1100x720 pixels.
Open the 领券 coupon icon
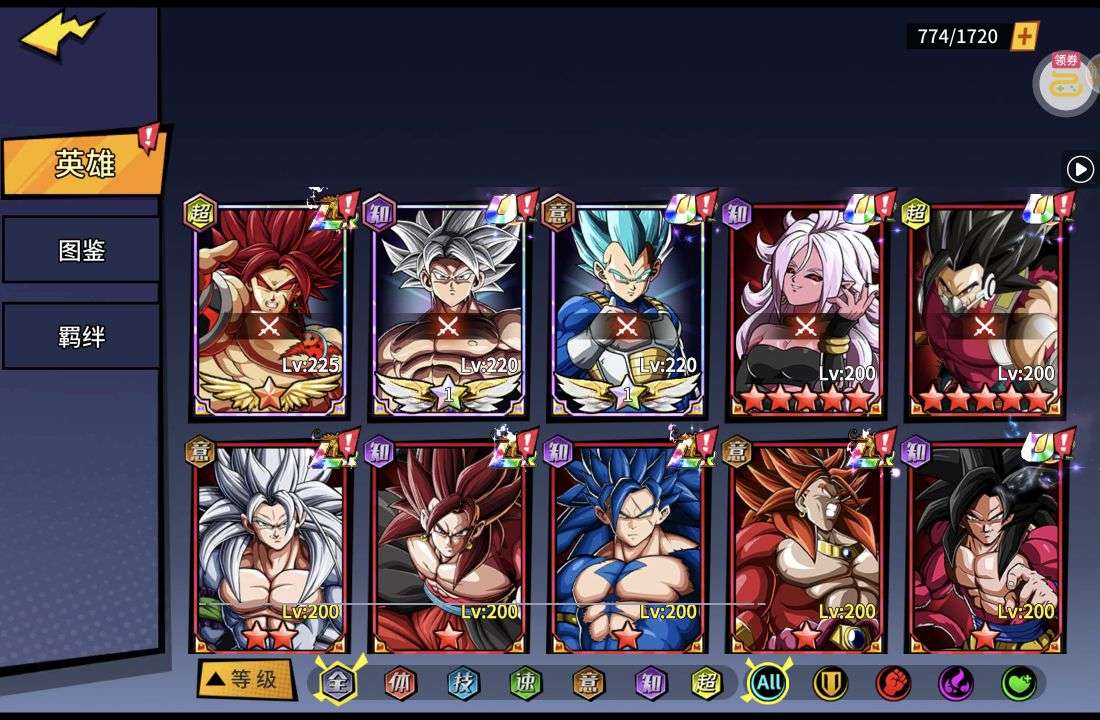pyautogui.click(x=1064, y=82)
